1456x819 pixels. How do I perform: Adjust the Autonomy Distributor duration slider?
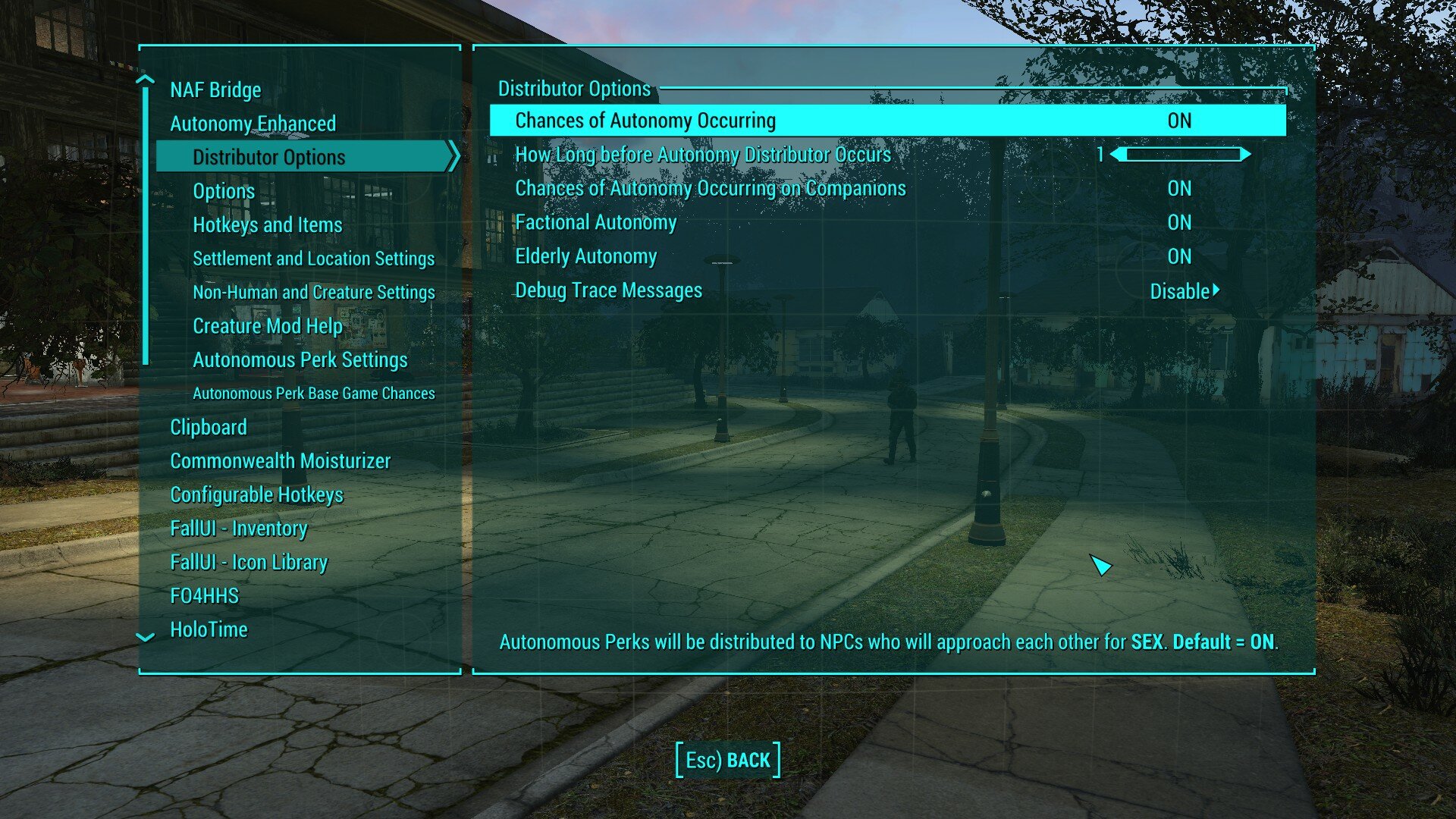(x=1181, y=153)
